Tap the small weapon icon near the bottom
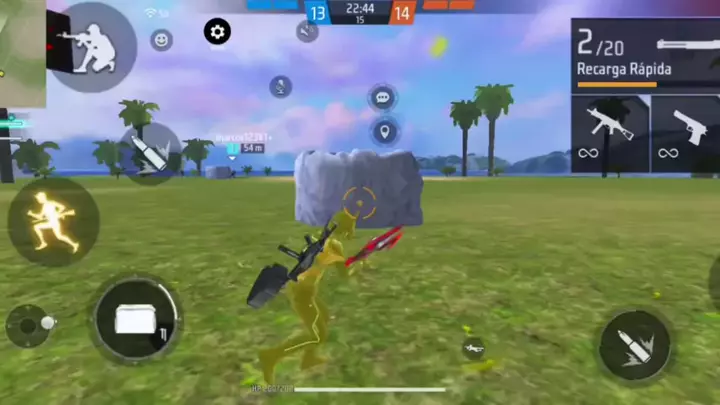 pyautogui.click(x=474, y=348)
